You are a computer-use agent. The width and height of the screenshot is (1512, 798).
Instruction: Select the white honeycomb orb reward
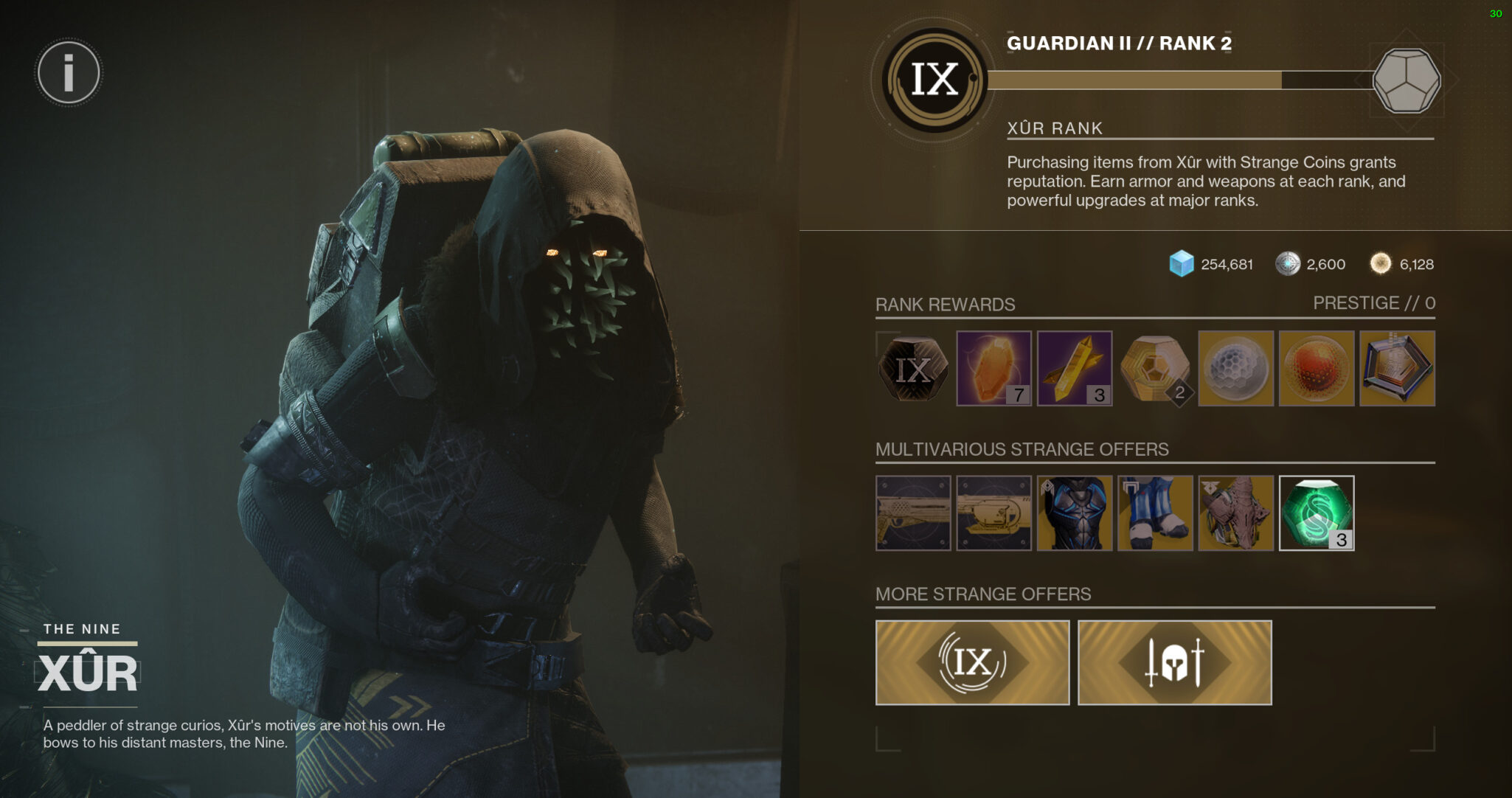[1235, 369]
